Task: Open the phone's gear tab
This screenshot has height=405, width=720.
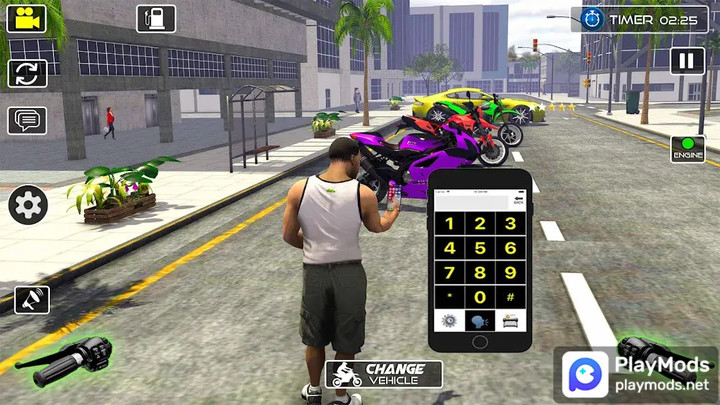Action: point(450,320)
